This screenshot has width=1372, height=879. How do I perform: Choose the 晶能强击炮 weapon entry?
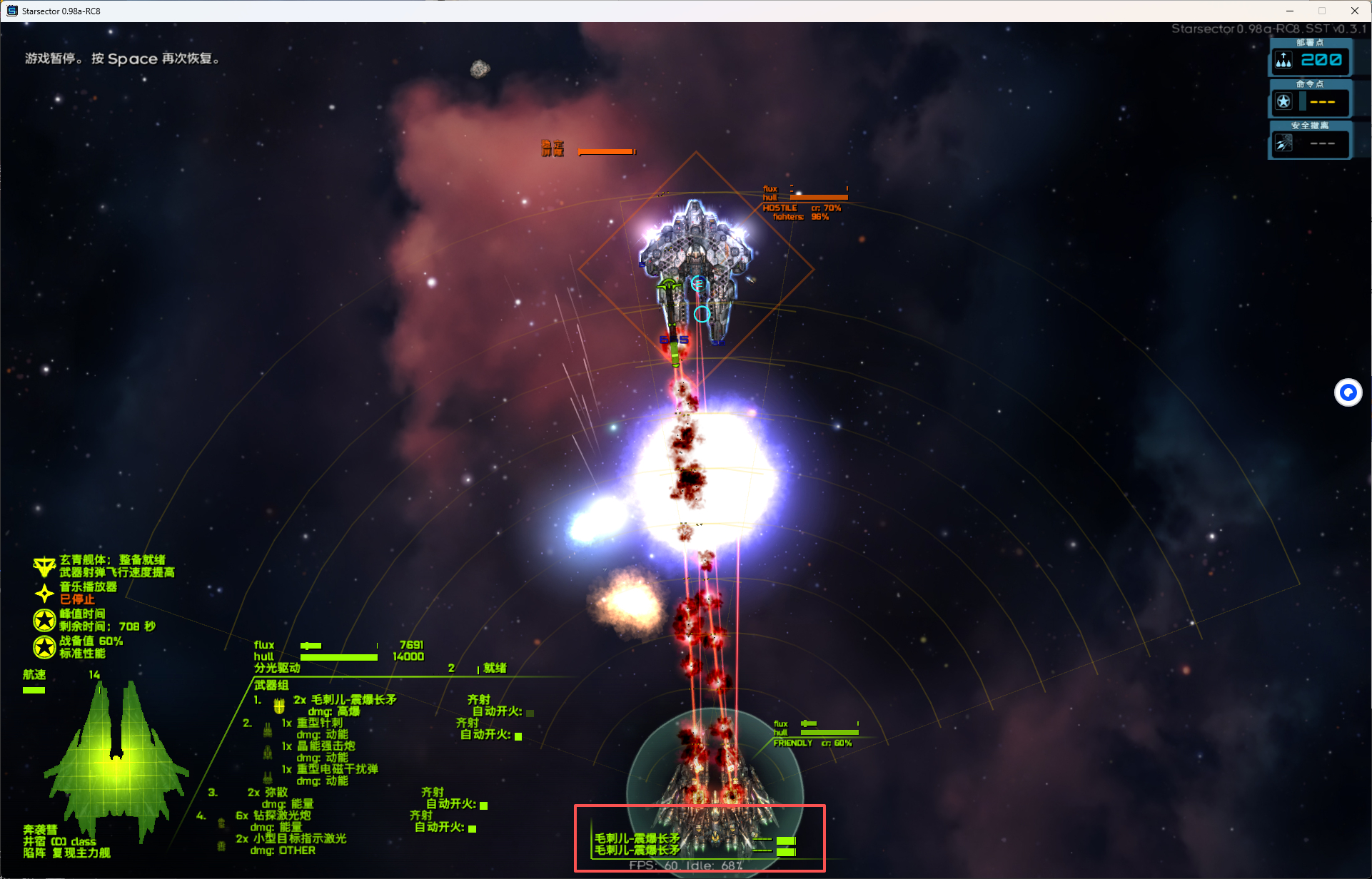tap(326, 746)
